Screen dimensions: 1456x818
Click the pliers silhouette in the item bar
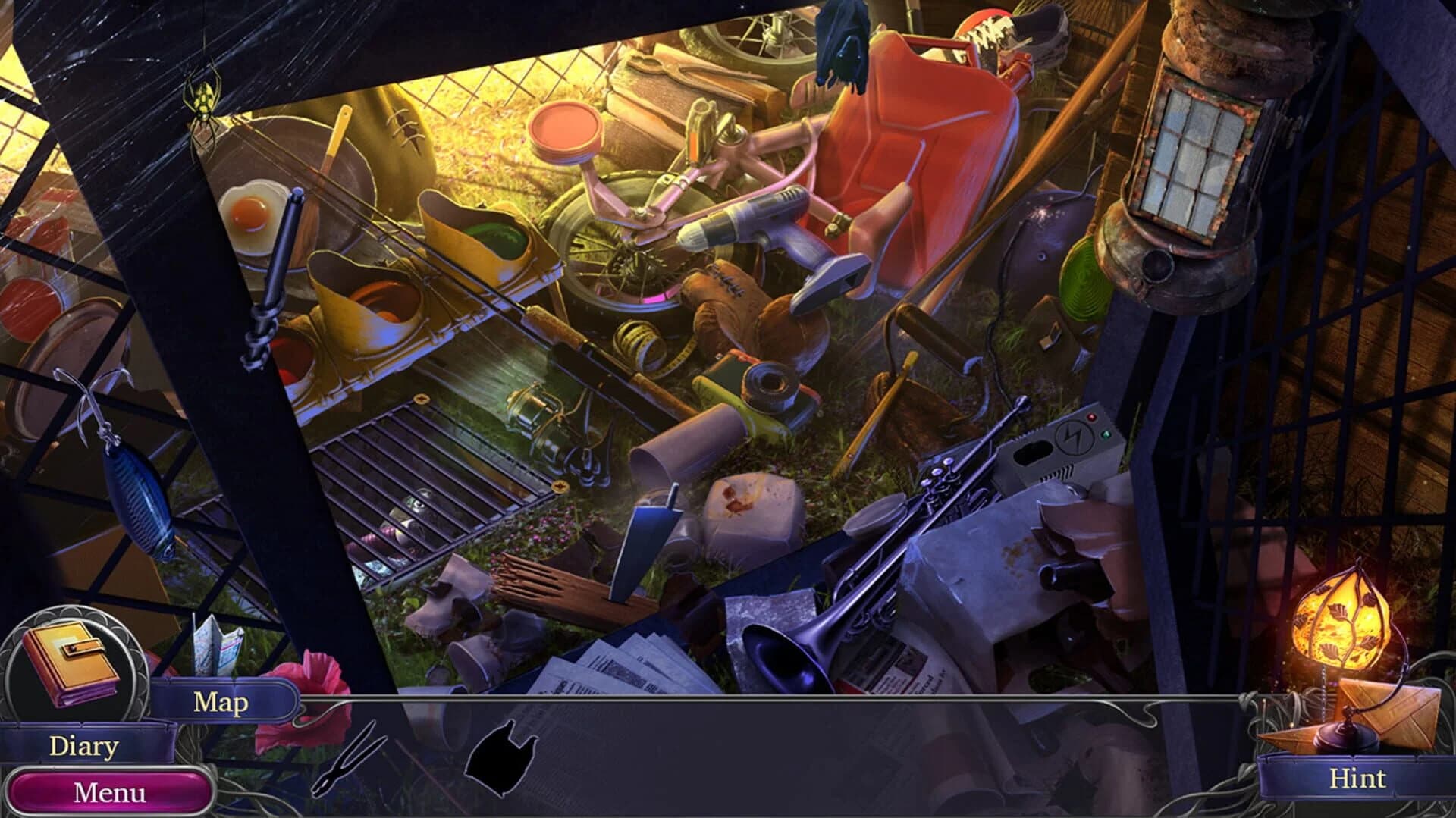(345, 769)
